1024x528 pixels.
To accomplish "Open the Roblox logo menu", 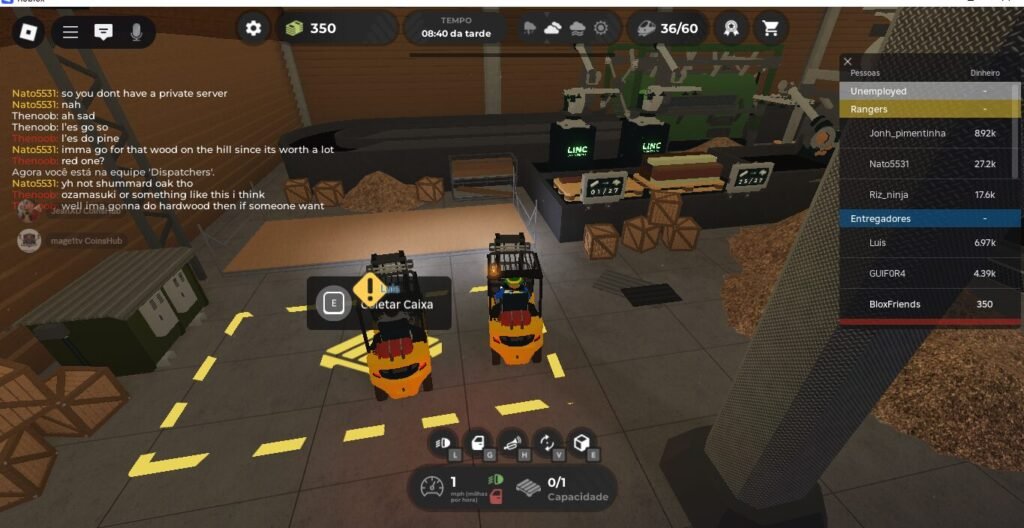I will (x=28, y=32).
